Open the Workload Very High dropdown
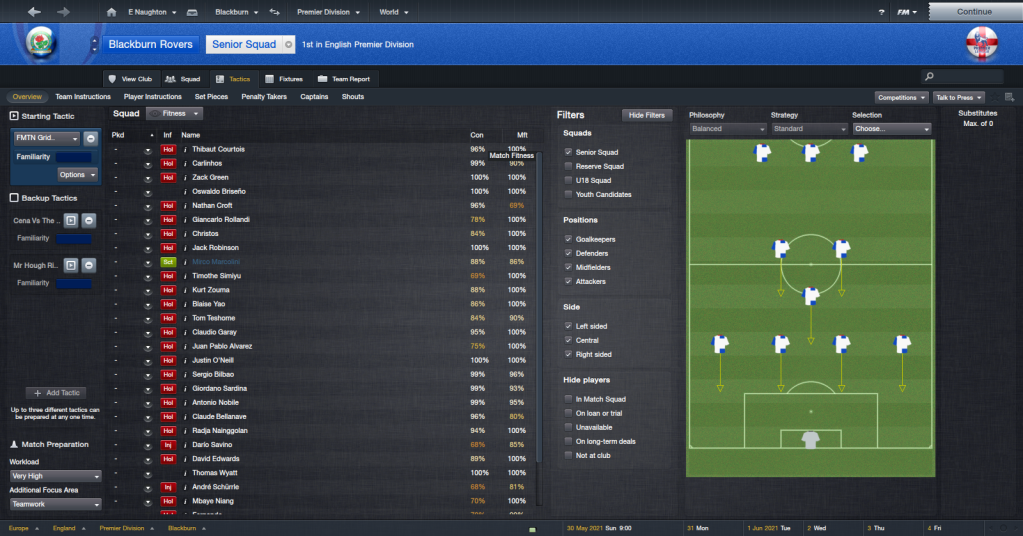The image size is (1023, 536). tap(56, 476)
